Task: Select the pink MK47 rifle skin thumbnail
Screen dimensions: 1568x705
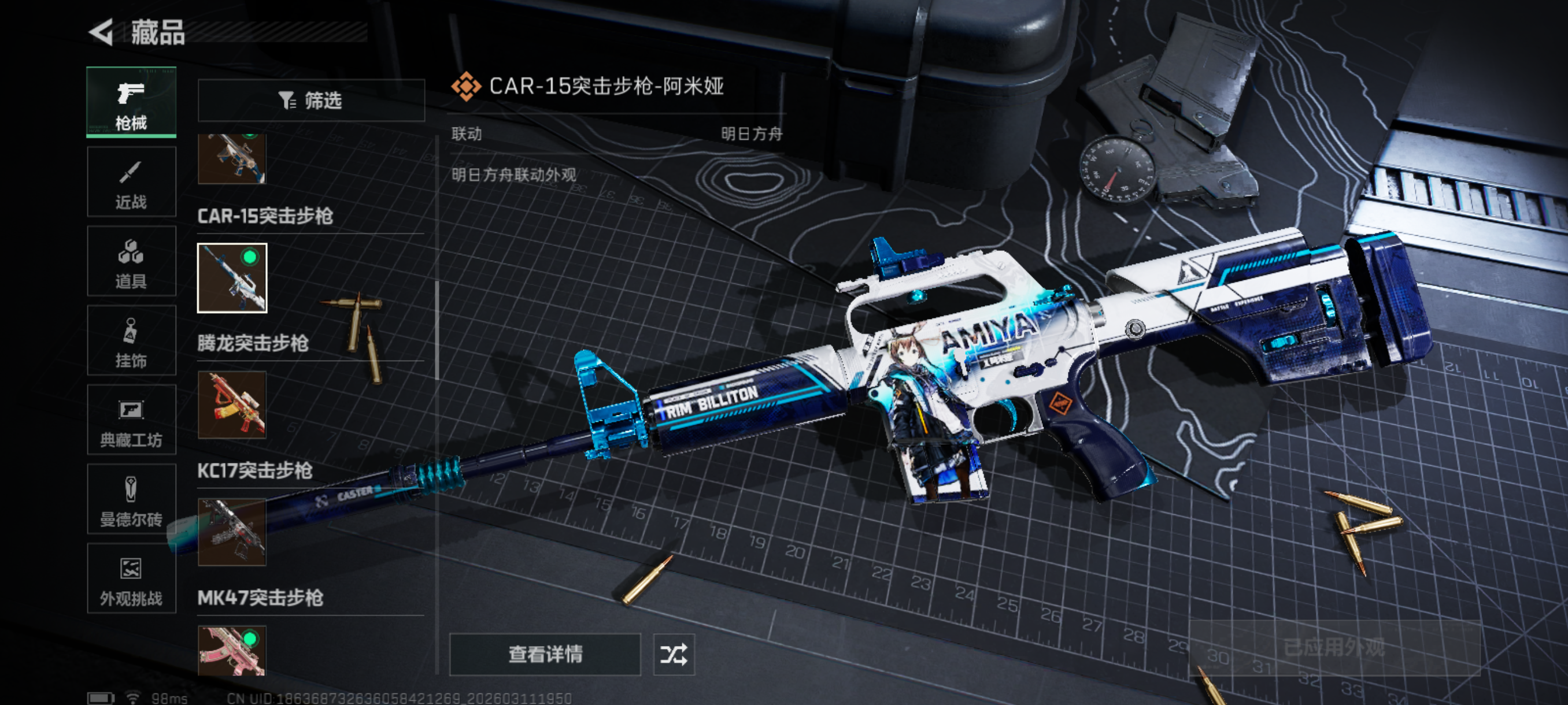Action: tap(232, 651)
